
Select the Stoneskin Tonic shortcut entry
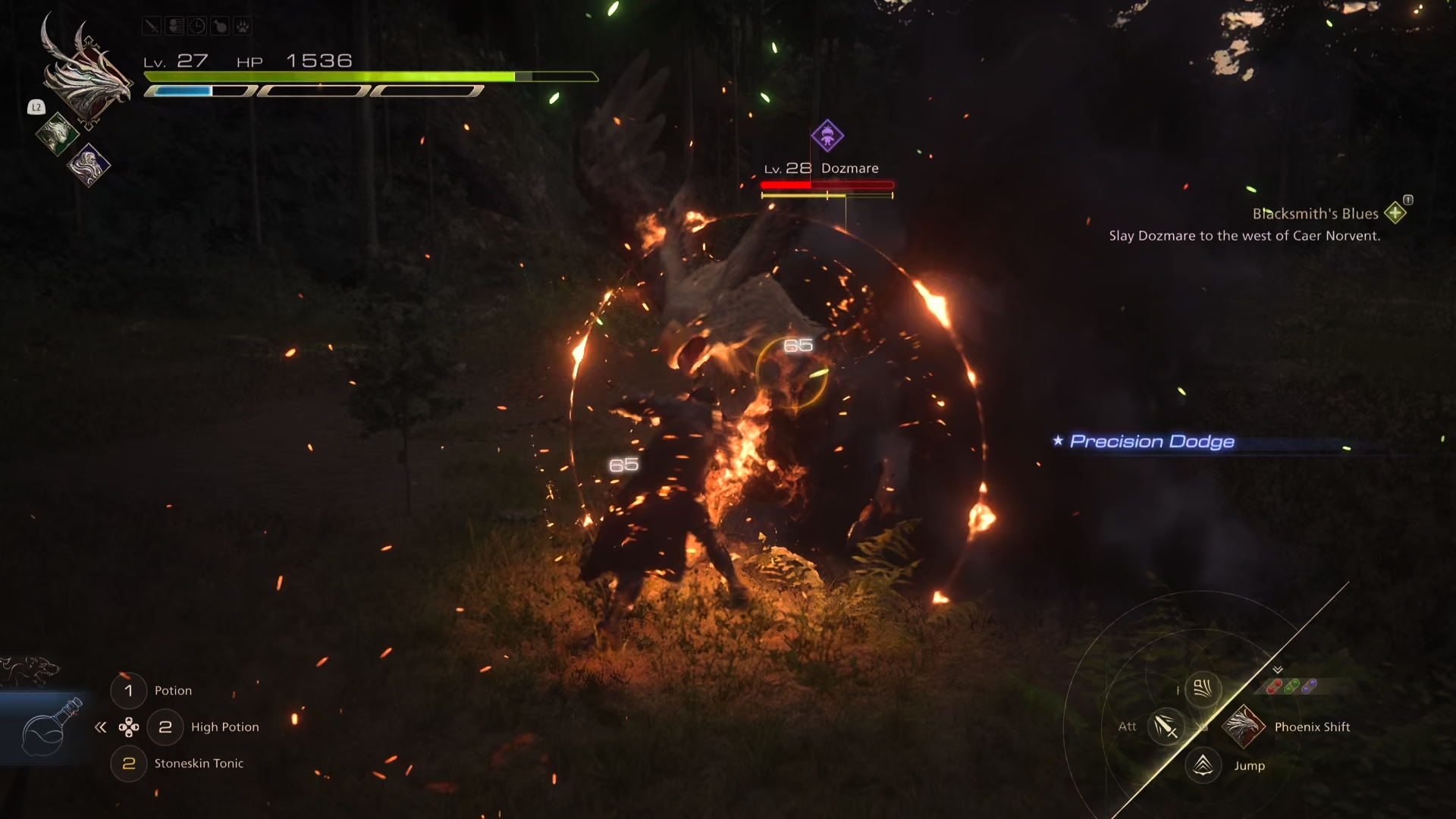coord(199,764)
